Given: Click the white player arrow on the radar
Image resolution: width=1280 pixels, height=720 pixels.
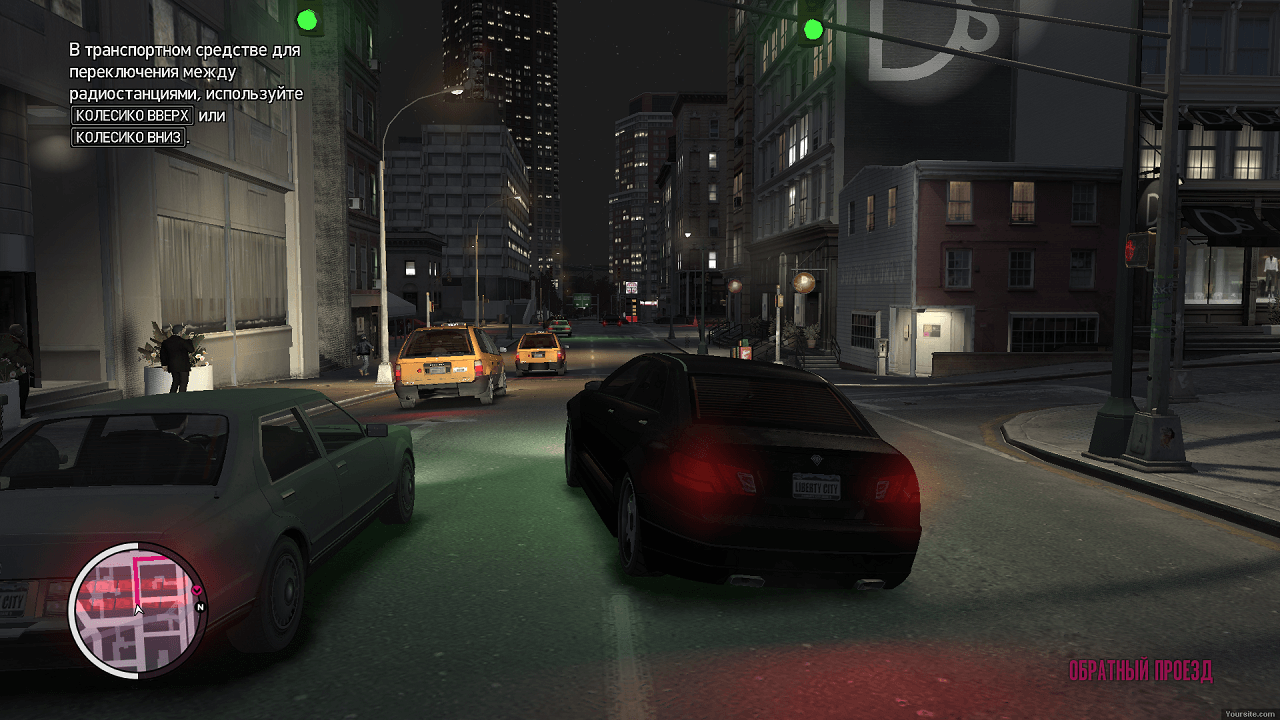Looking at the screenshot, I should [138, 609].
